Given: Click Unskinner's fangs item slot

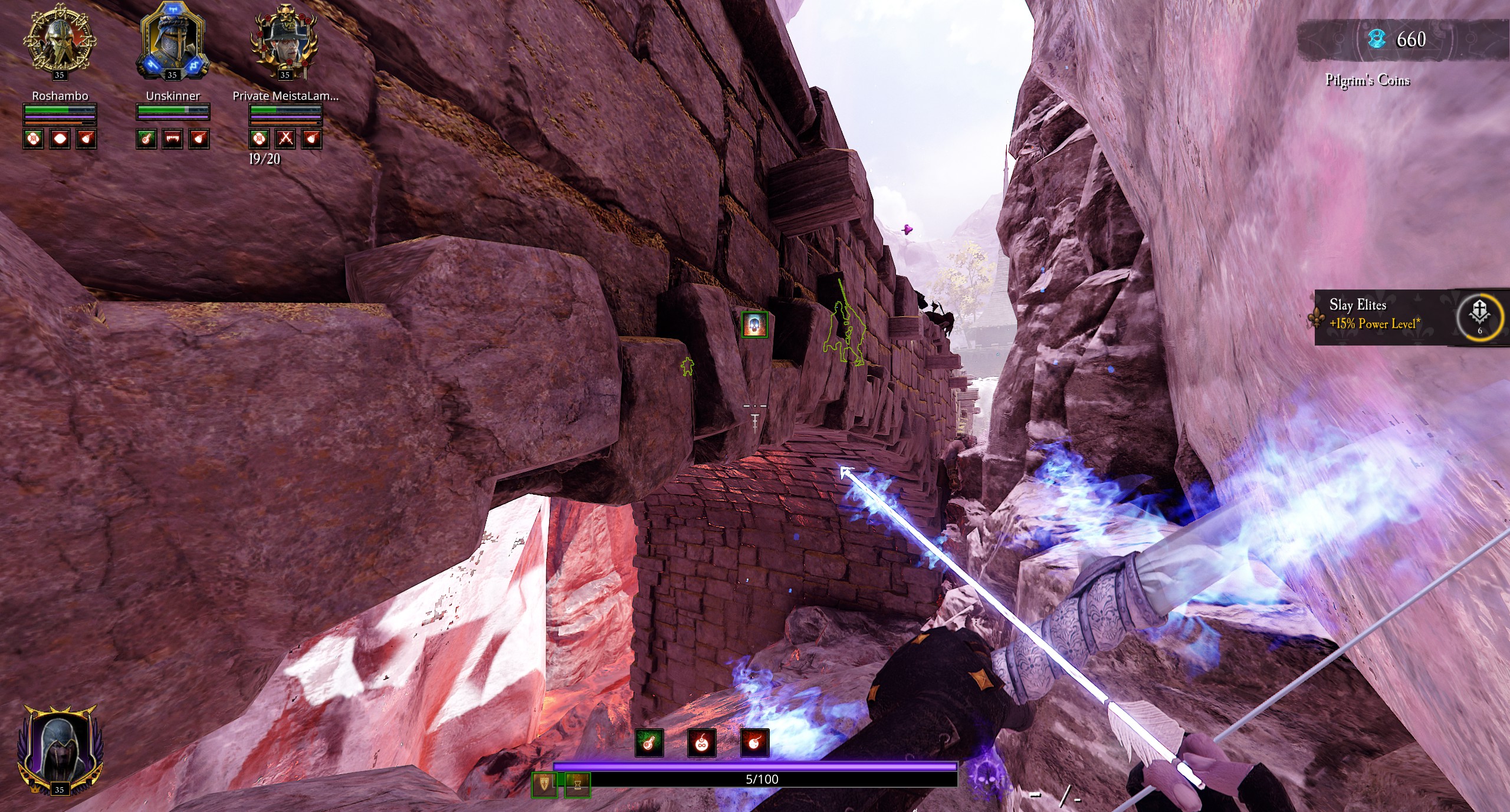Looking at the screenshot, I should click(172, 139).
